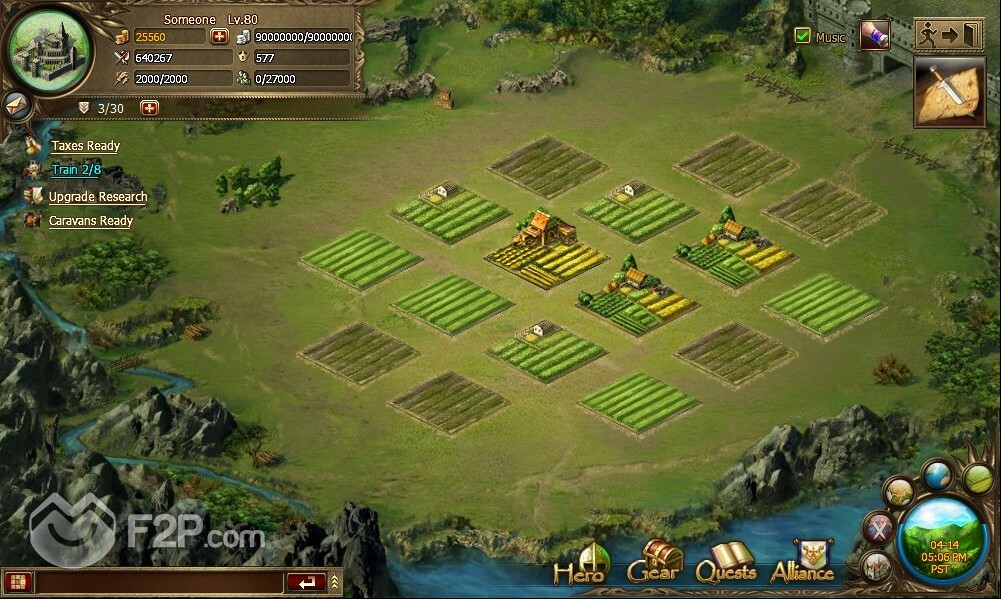Viewport: 1001px width, 599px height.
Task: Toggle the Music checkbox
Action: 802,36
